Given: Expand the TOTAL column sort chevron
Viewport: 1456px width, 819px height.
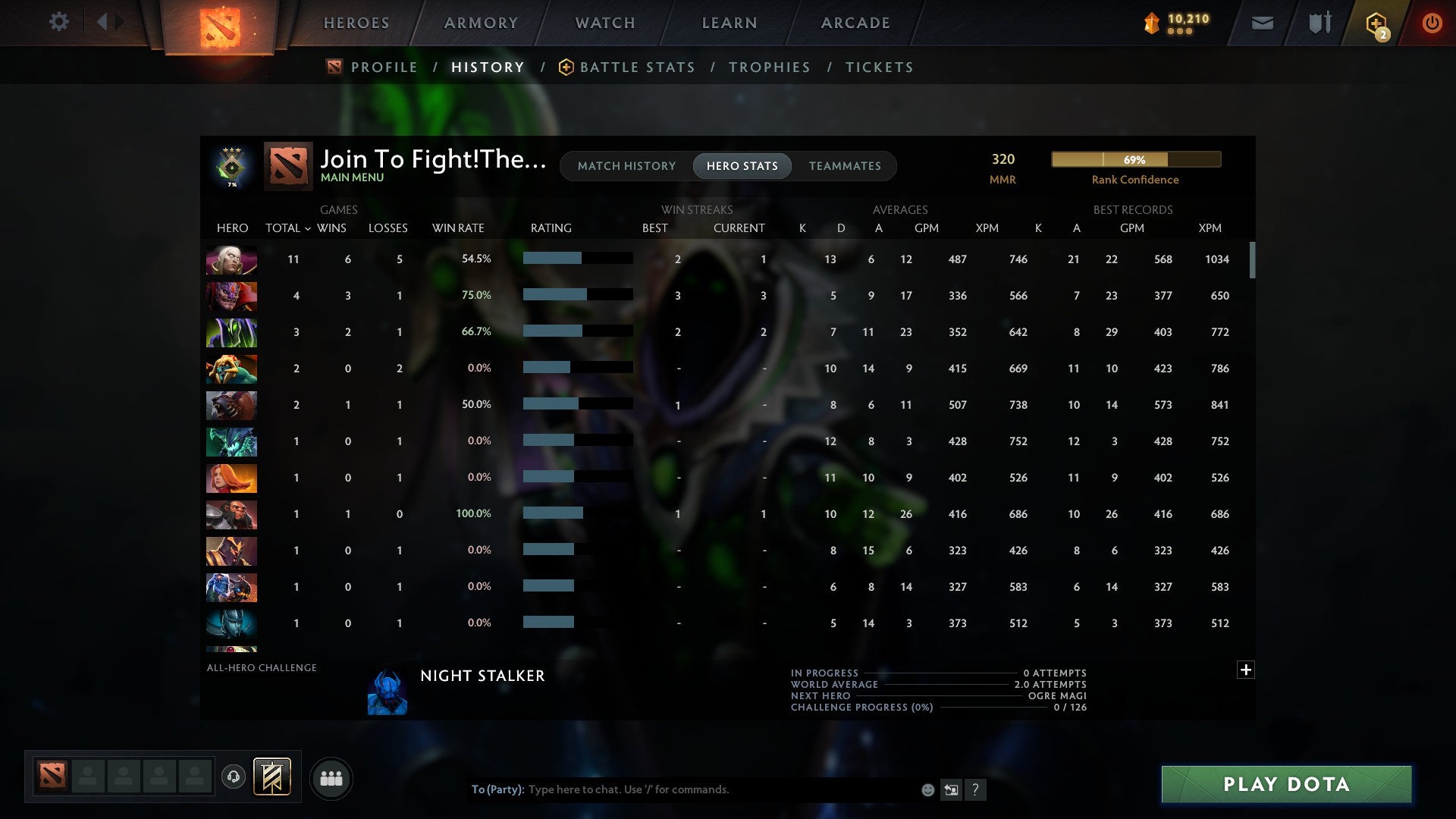Looking at the screenshot, I should tap(308, 227).
